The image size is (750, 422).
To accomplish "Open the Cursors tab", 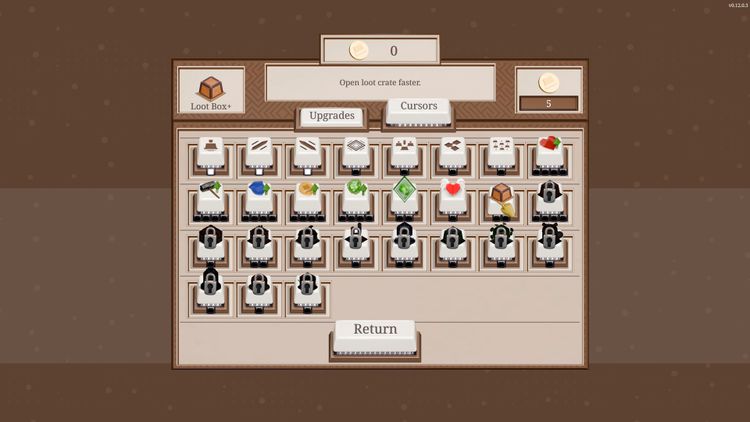I will point(418,107).
